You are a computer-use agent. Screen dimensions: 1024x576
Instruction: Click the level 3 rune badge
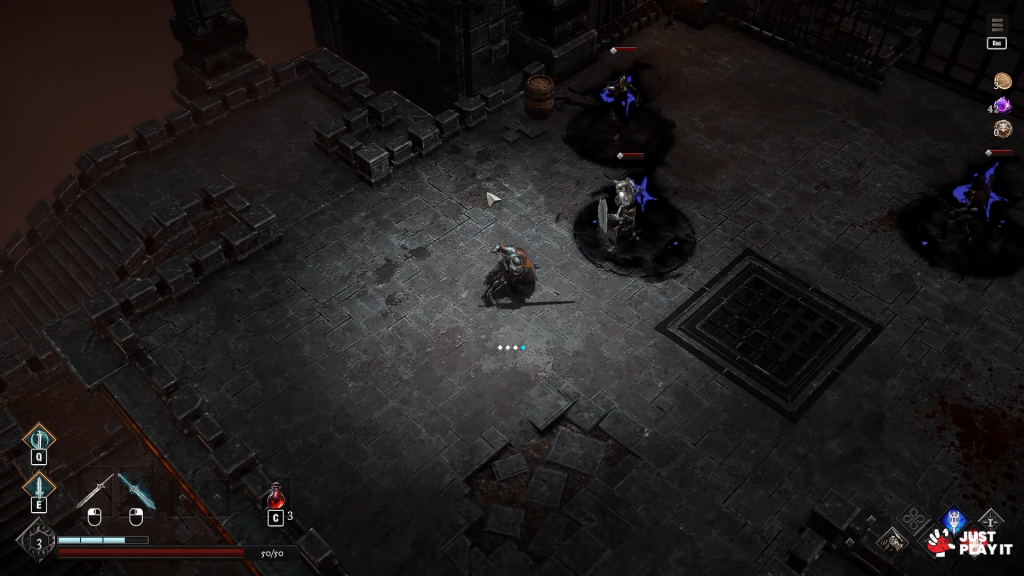coord(39,544)
